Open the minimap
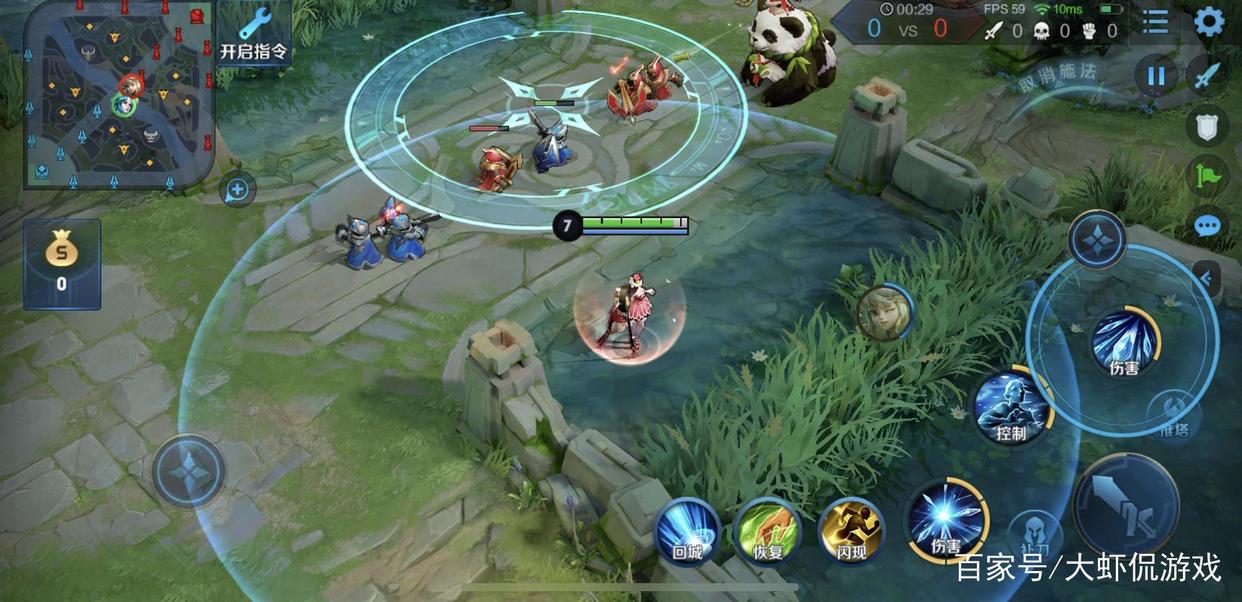This screenshot has width=1242, height=602. (118, 95)
